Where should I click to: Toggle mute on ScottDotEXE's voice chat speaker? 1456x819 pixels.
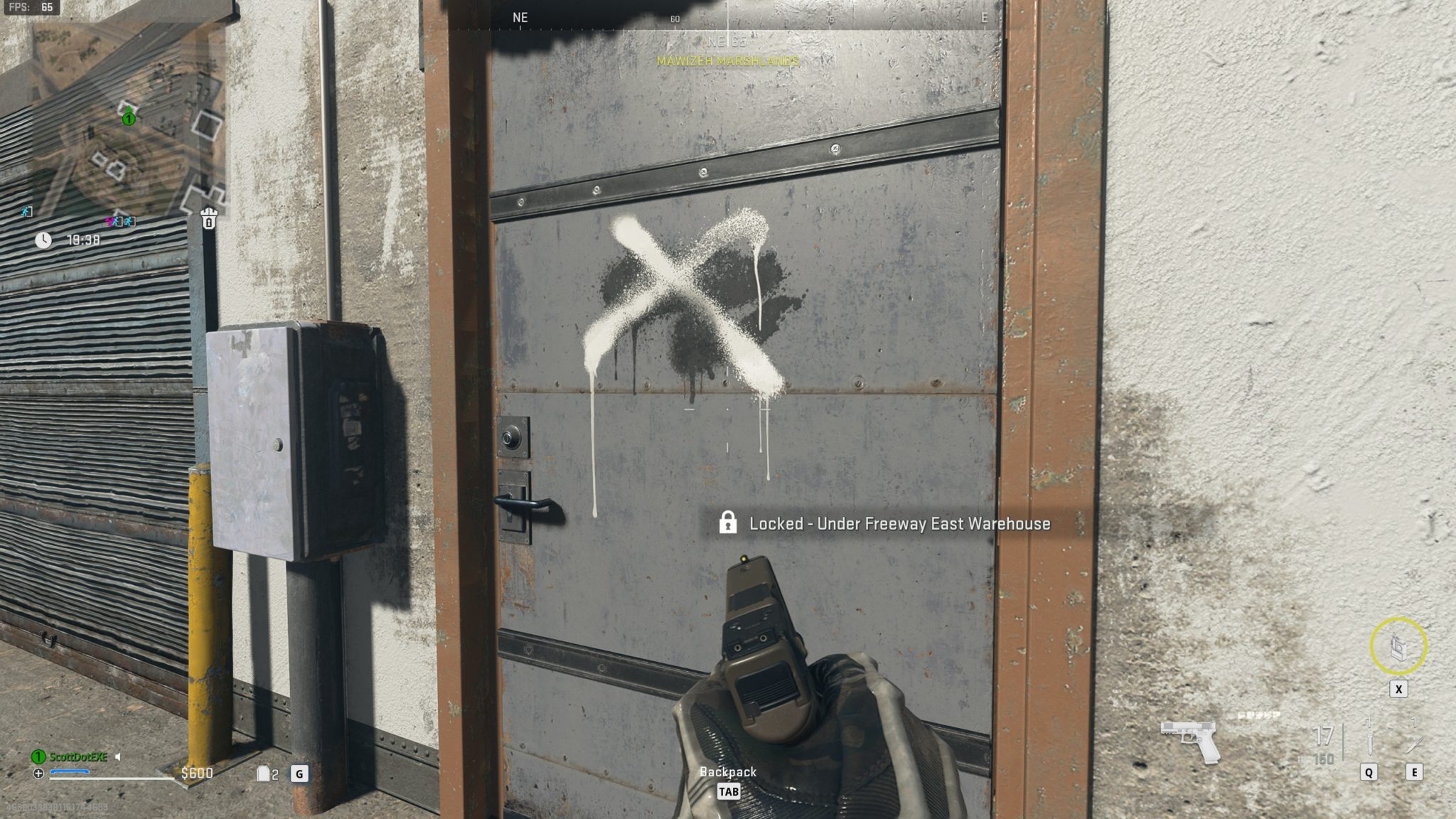(x=118, y=756)
